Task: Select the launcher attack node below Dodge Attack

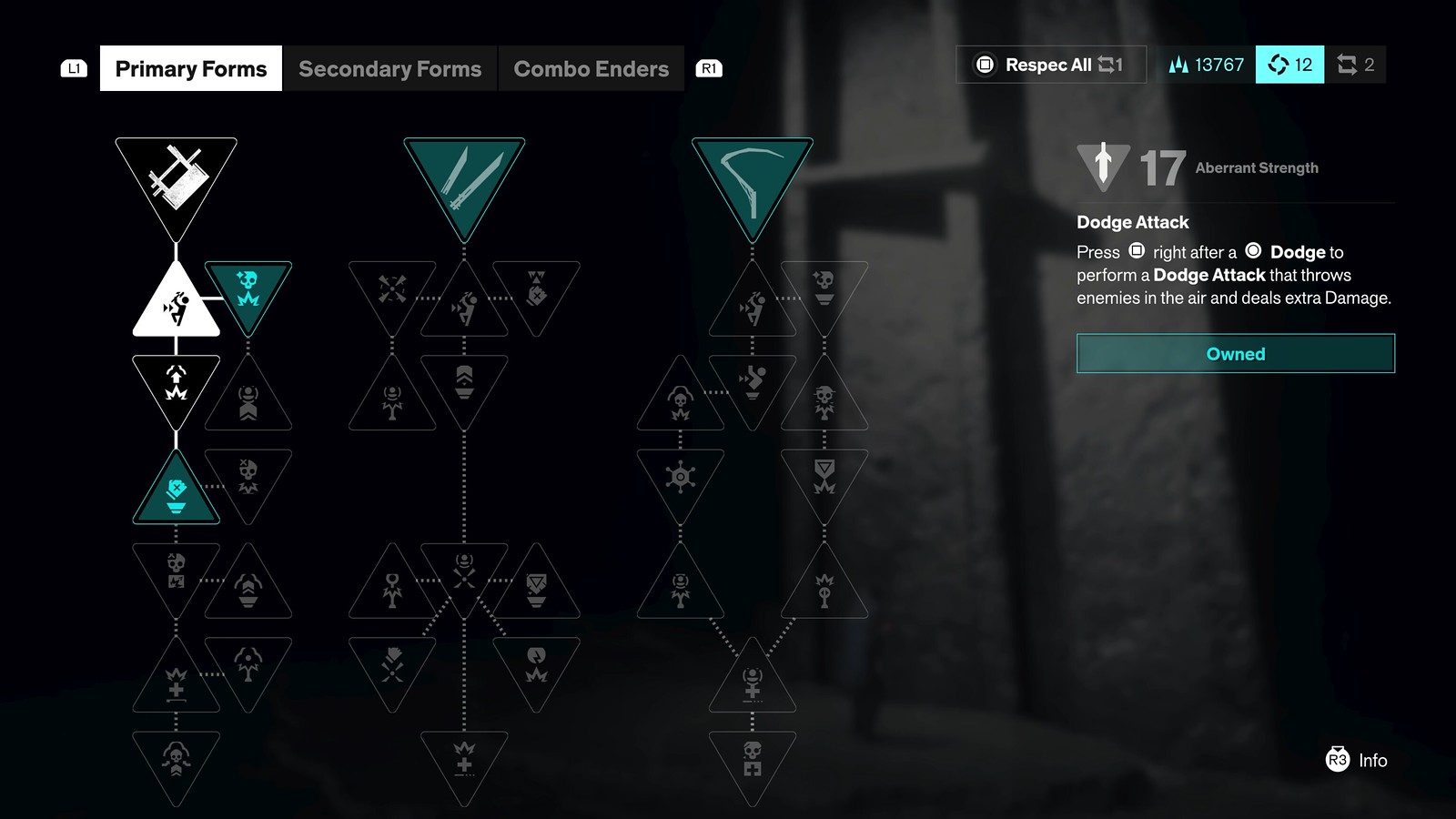Action: point(176,387)
